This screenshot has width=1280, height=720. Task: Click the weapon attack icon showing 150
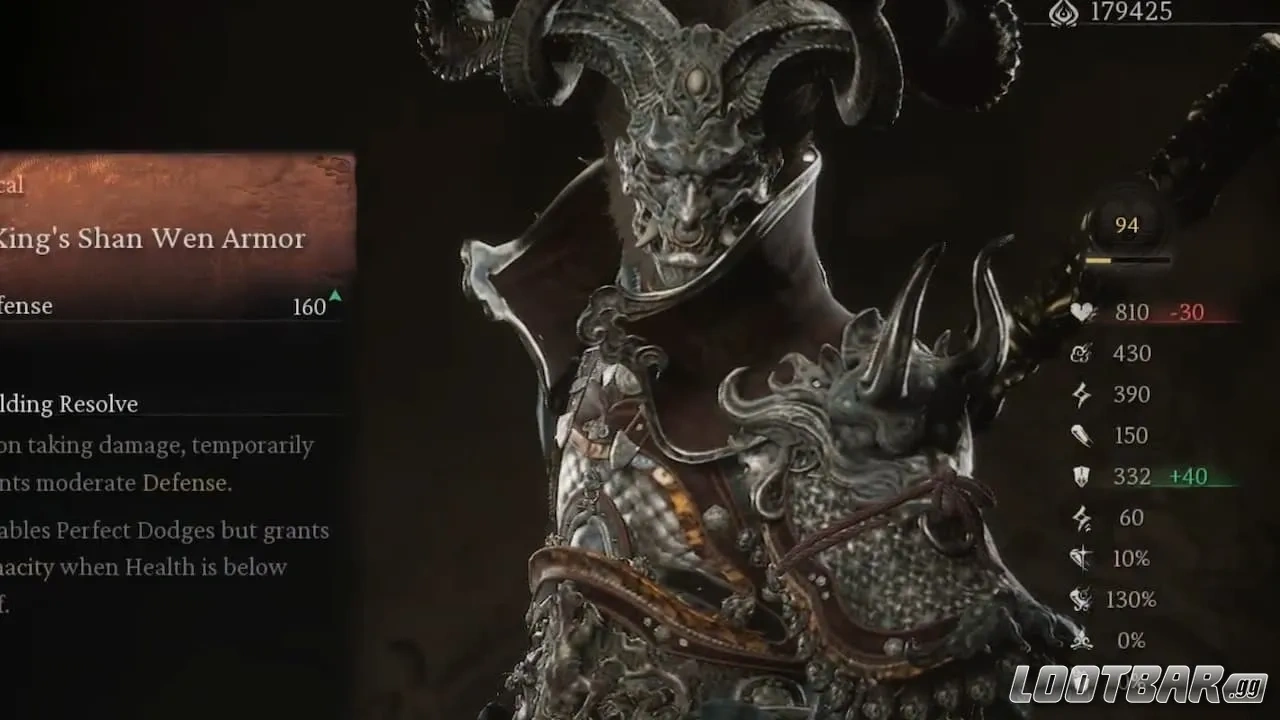click(x=1081, y=435)
